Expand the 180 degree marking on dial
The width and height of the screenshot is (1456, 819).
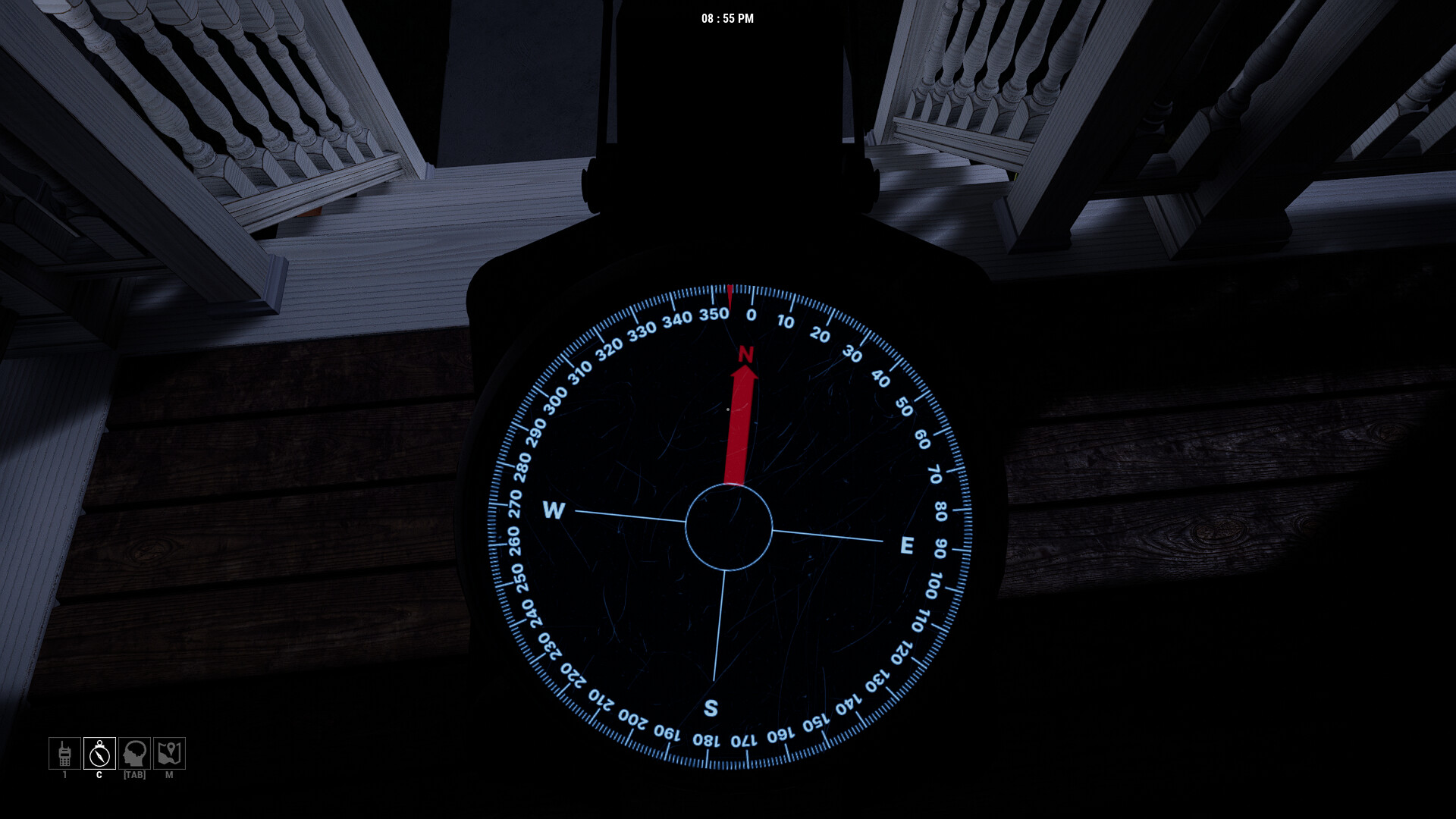(707, 739)
